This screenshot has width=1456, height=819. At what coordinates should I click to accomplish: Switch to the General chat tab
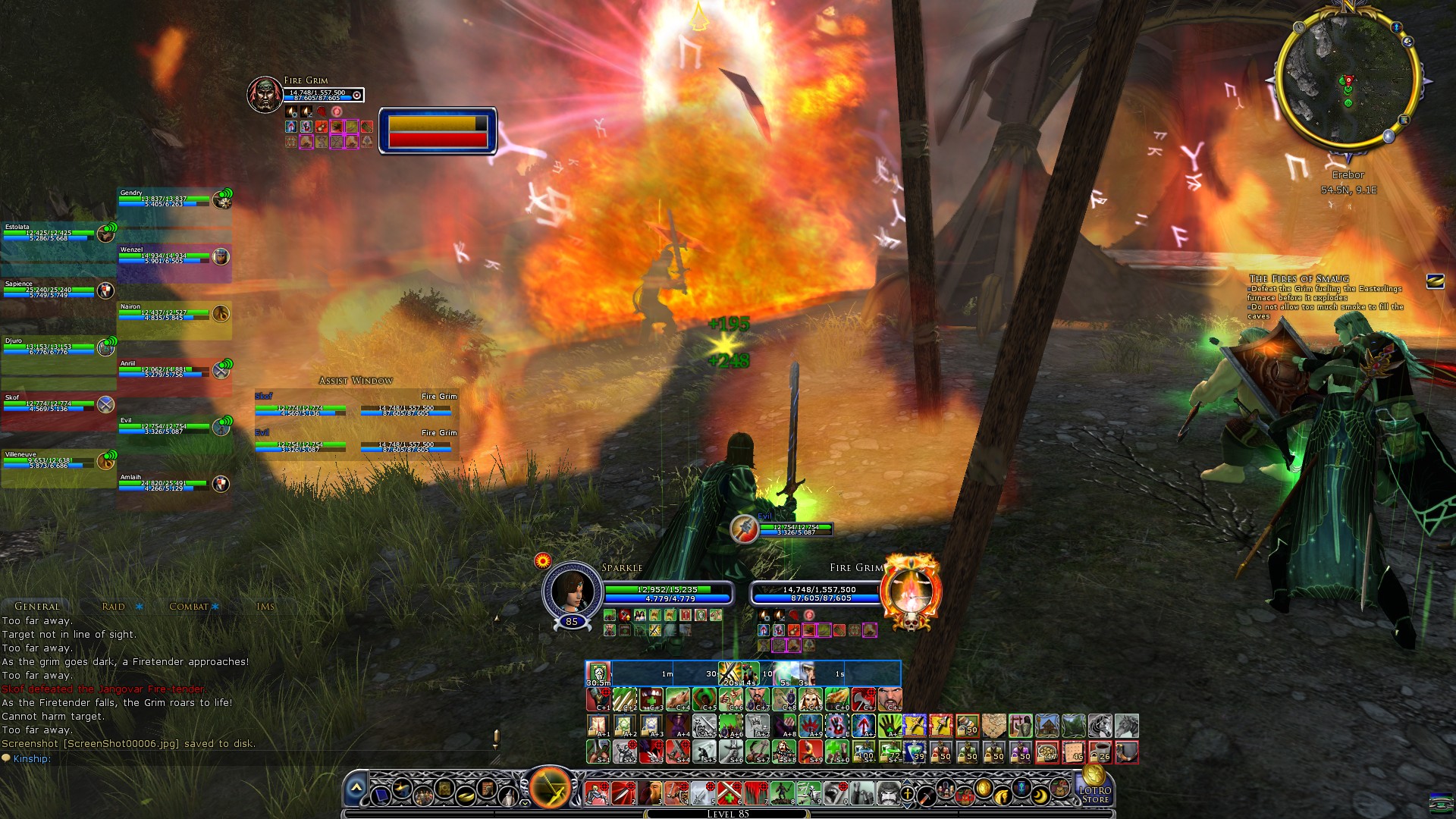36,606
